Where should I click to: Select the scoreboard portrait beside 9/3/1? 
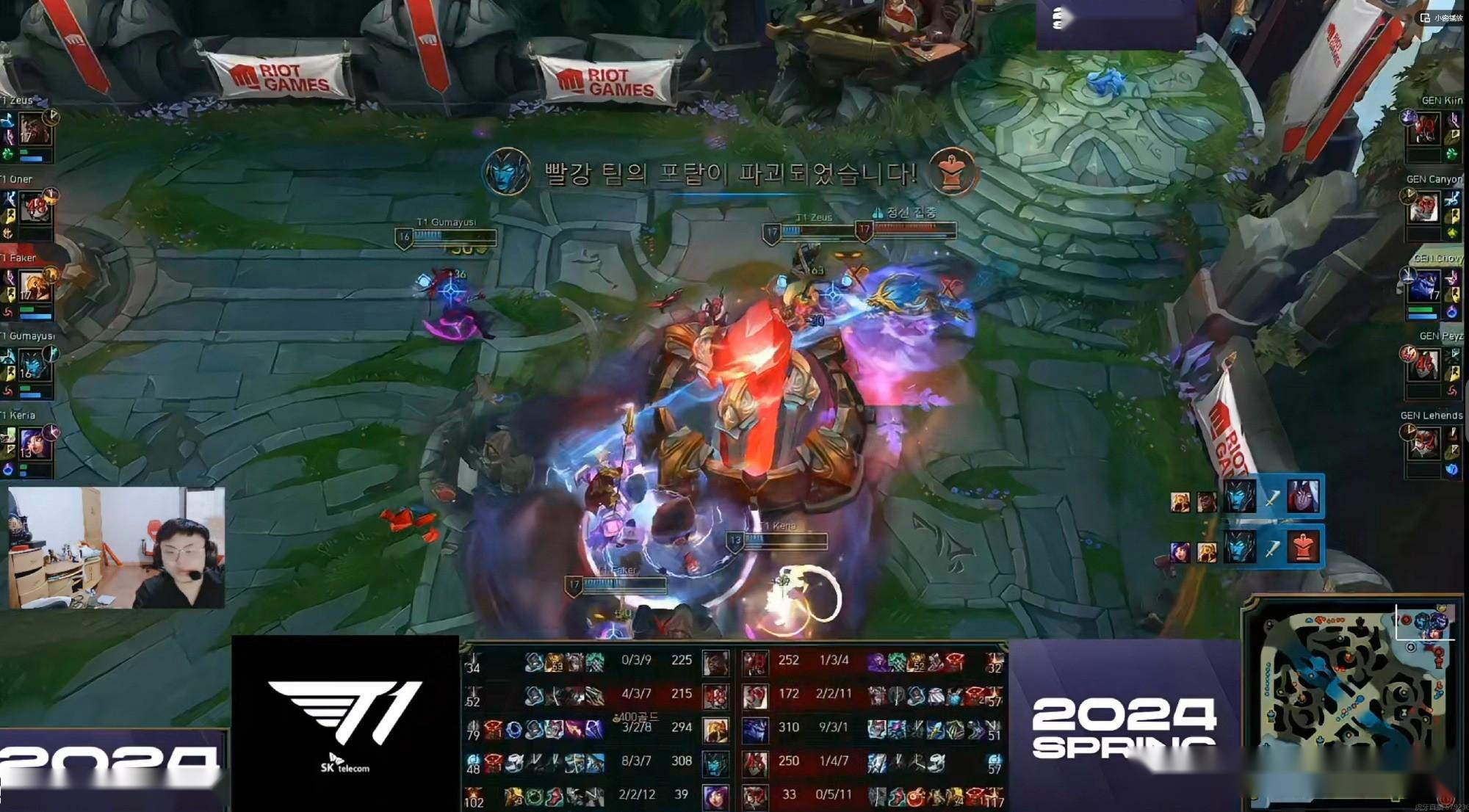pos(754,728)
